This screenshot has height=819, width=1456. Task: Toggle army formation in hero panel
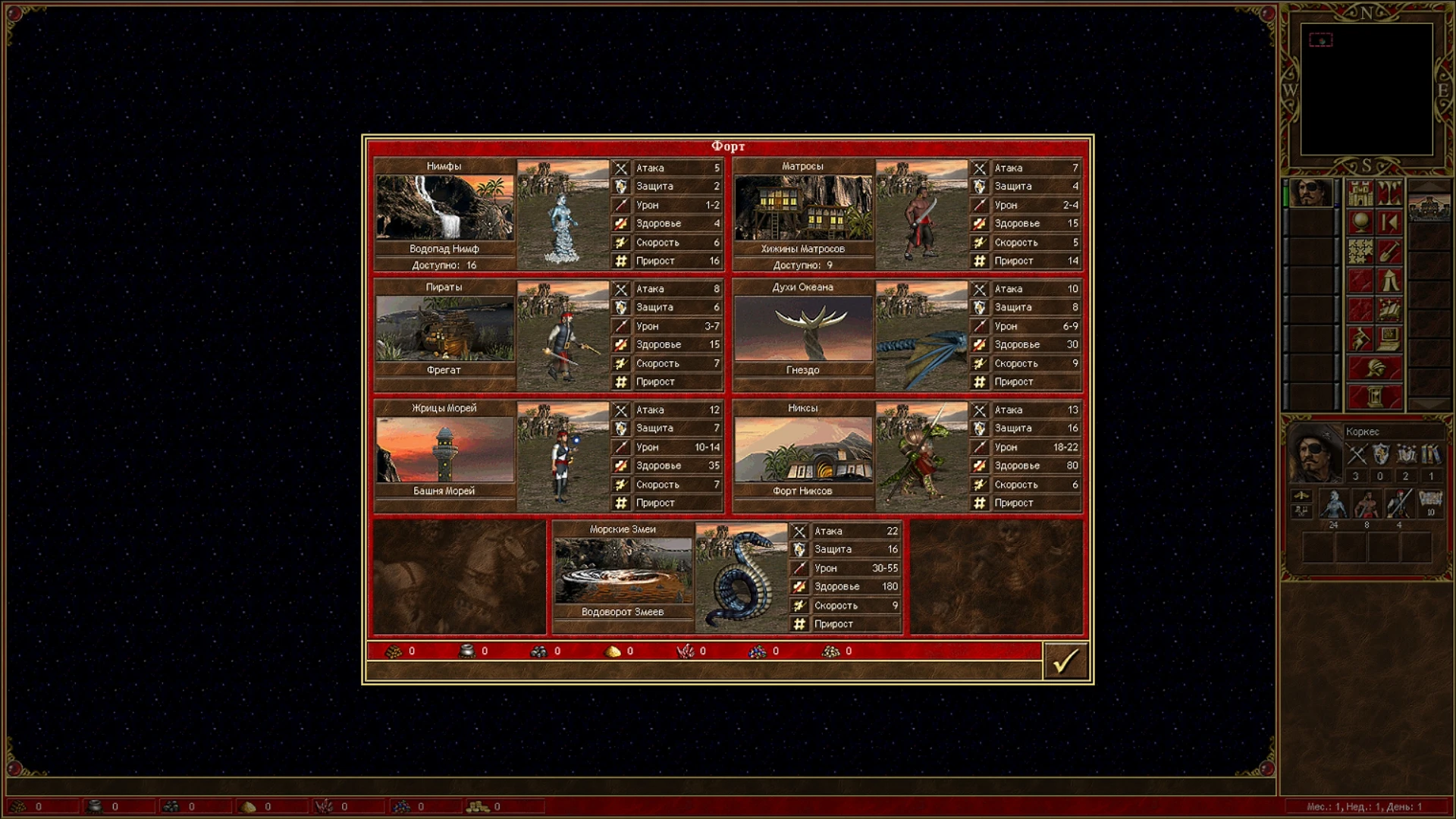(x=1301, y=511)
